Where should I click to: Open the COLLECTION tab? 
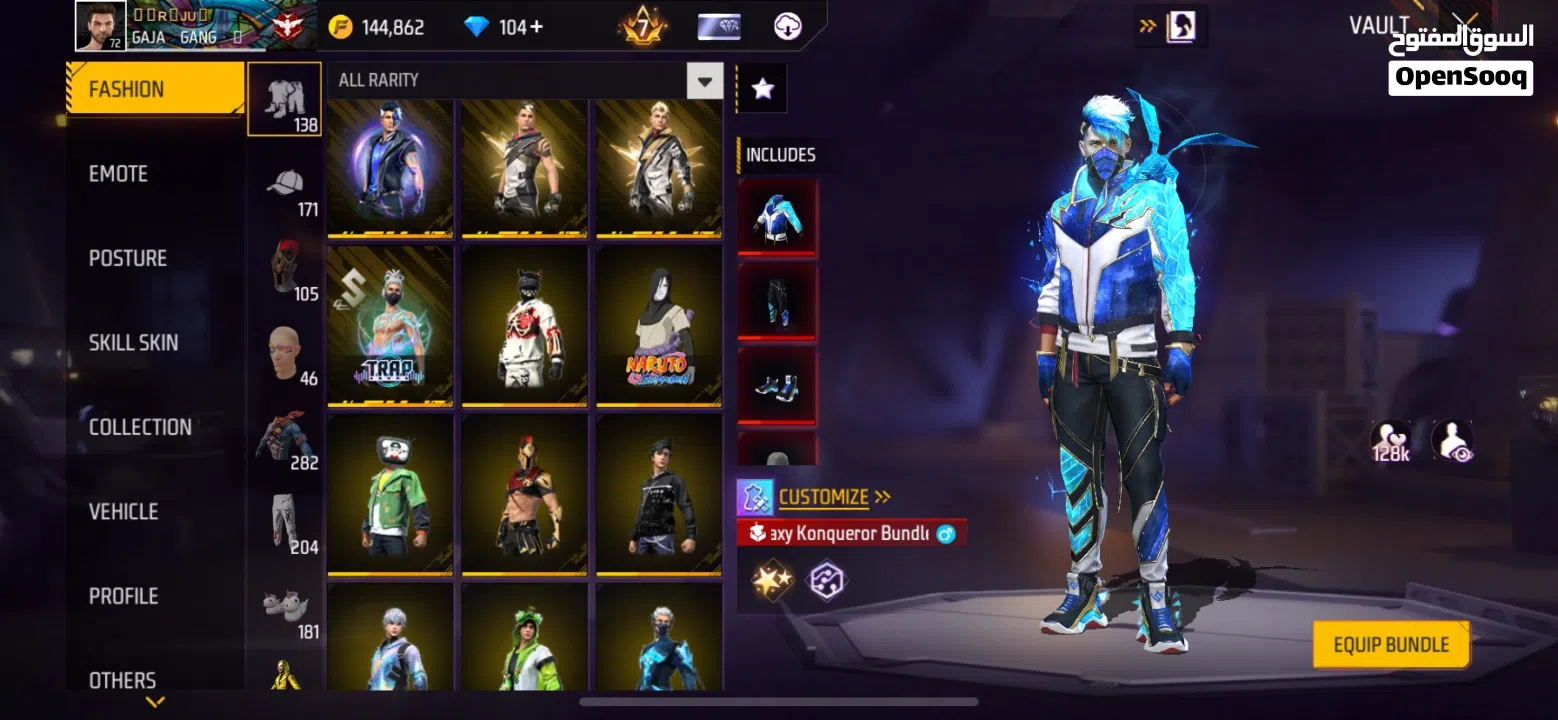(140, 427)
